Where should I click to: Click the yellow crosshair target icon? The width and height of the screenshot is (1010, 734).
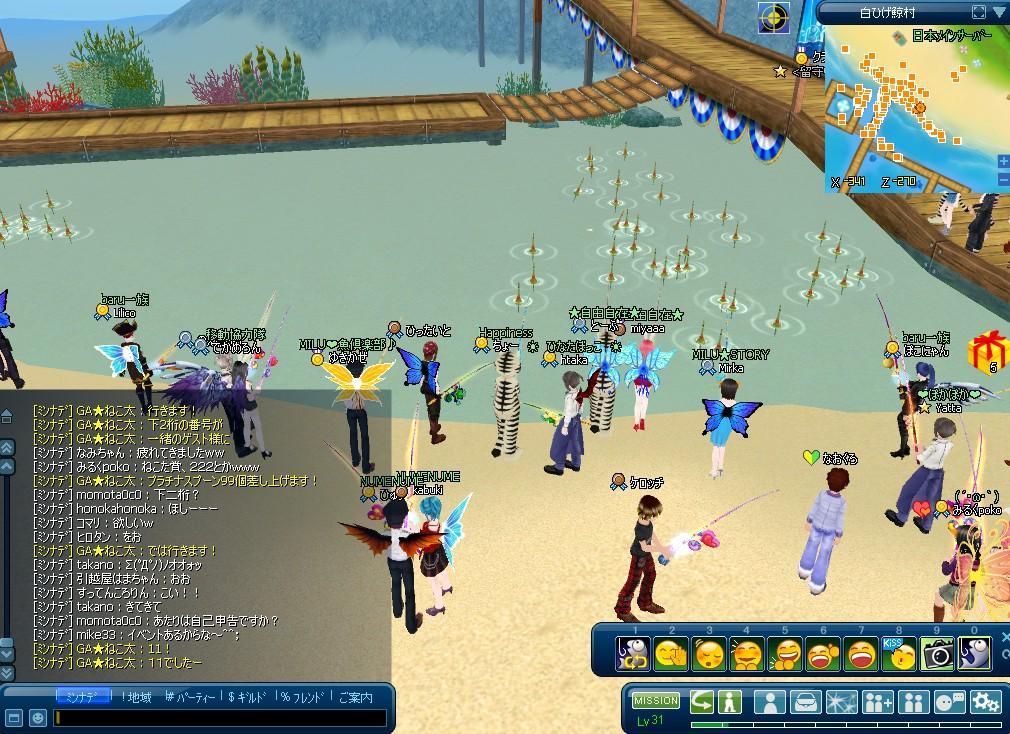773,16
